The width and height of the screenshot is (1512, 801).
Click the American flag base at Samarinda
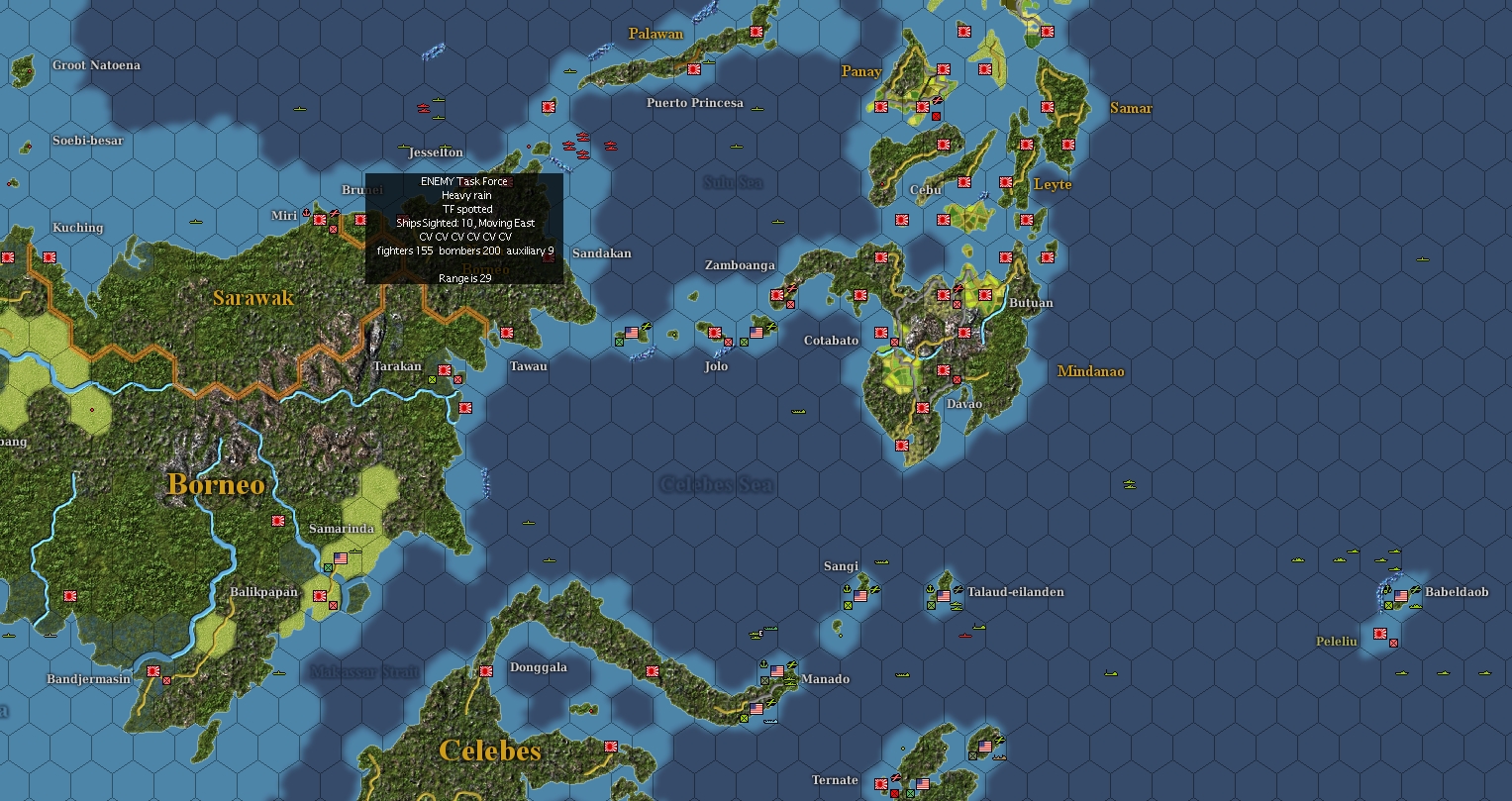coord(342,559)
